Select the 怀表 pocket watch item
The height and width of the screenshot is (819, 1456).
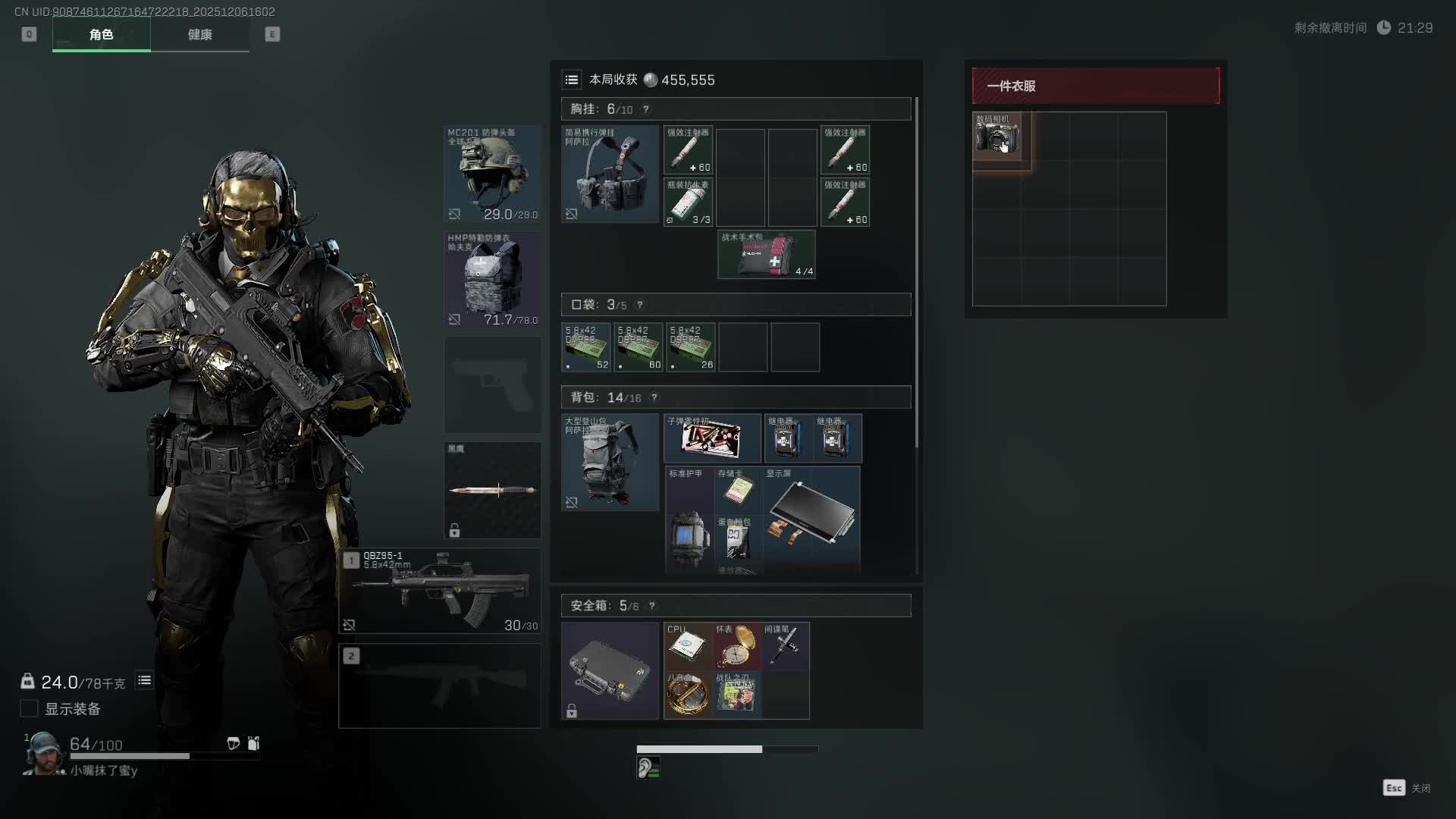(736, 646)
